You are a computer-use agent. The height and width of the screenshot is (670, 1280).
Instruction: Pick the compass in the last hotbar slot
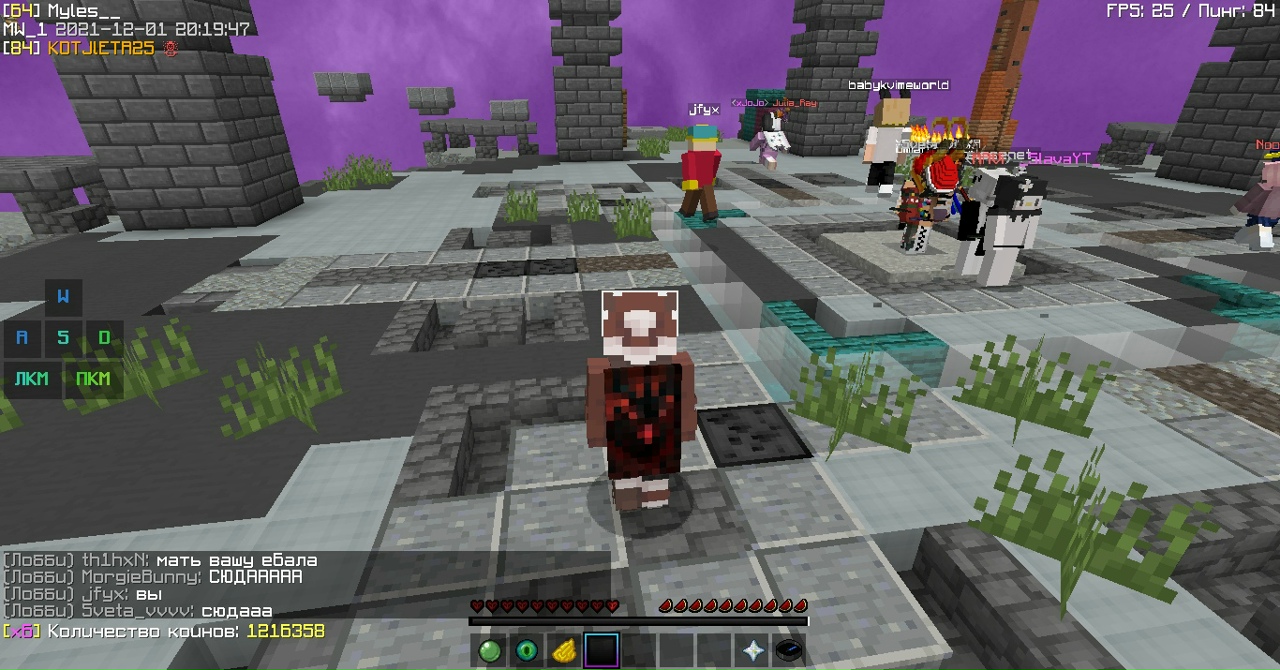pos(789,651)
